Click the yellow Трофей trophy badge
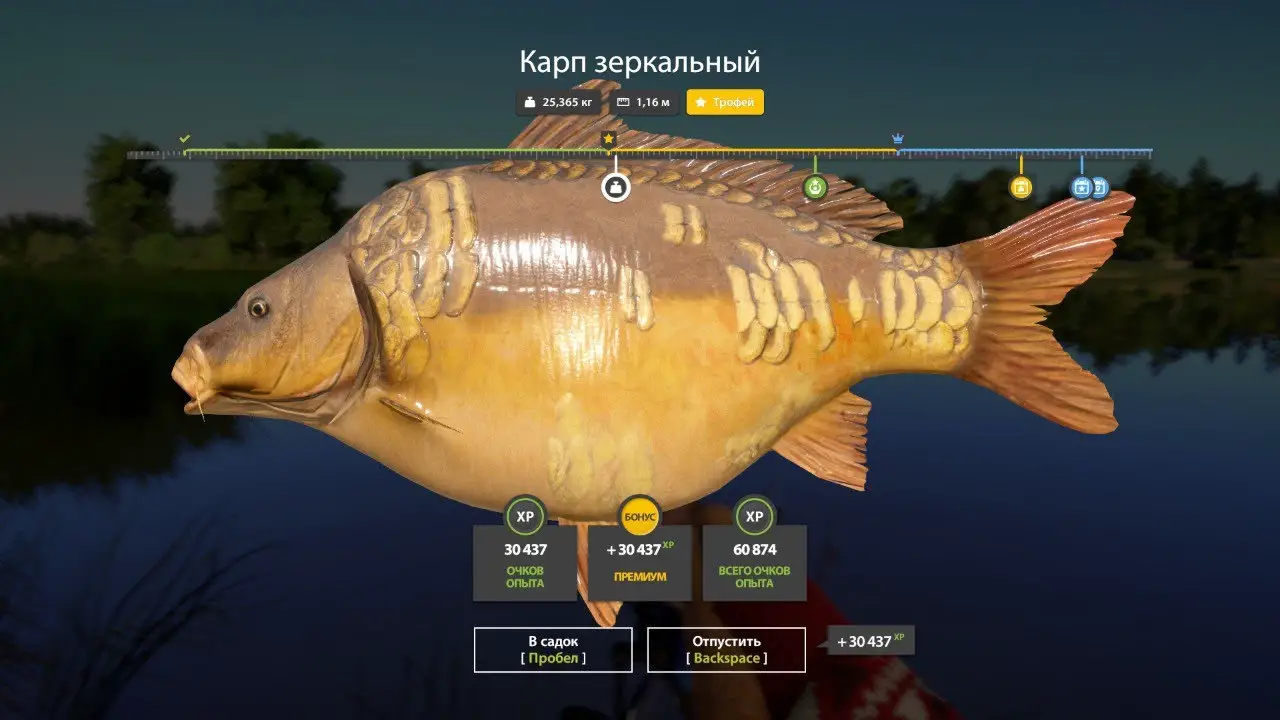This screenshot has height=720, width=1280. click(725, 102)
